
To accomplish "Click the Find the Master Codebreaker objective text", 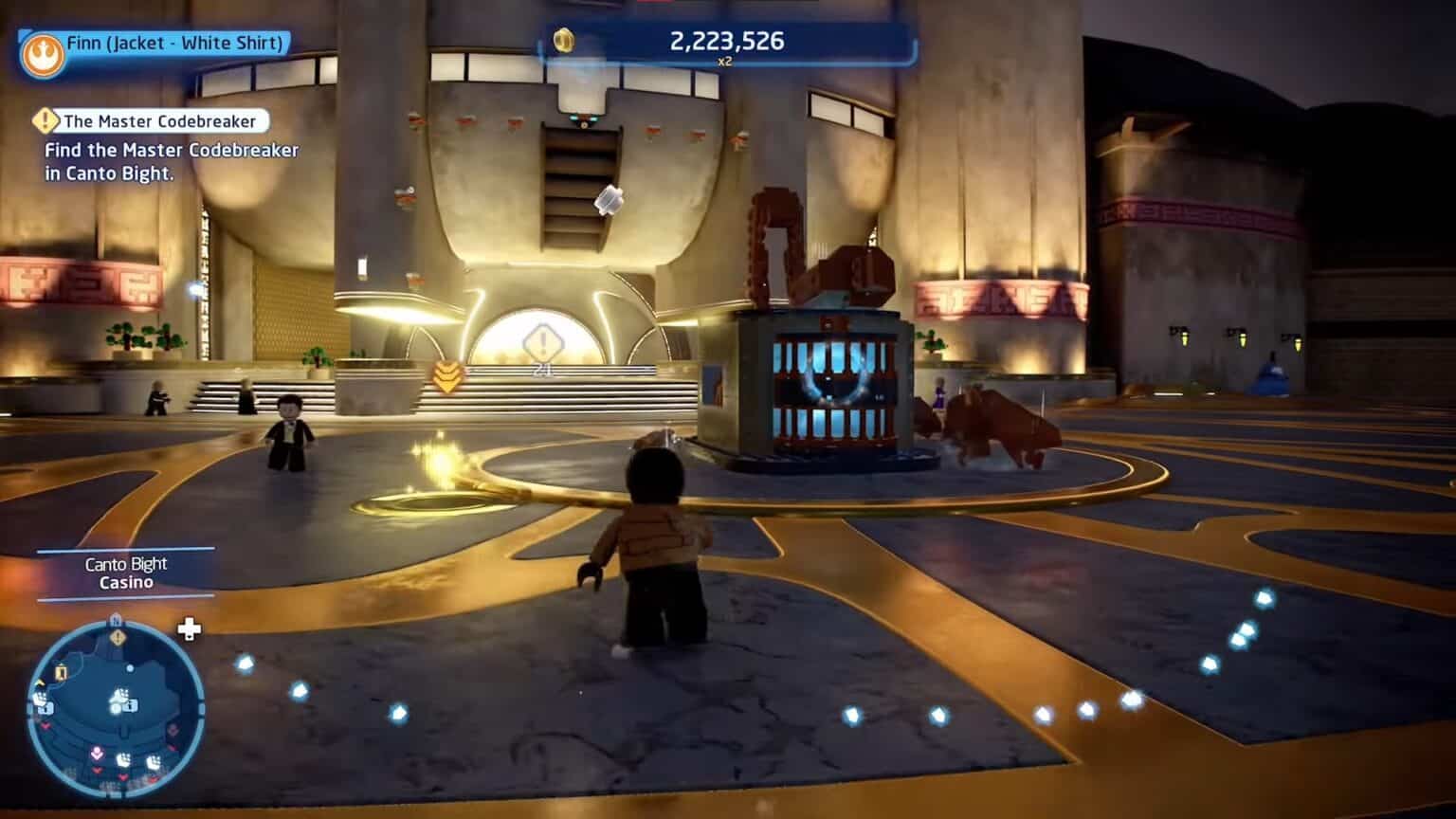I will pos(169,161).
